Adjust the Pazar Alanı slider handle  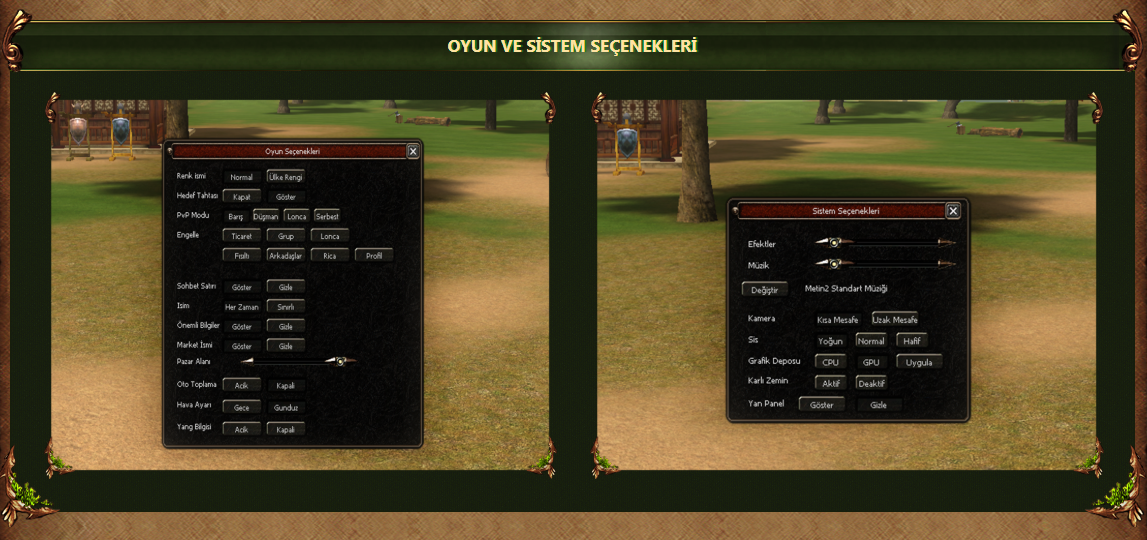point(341,361)
